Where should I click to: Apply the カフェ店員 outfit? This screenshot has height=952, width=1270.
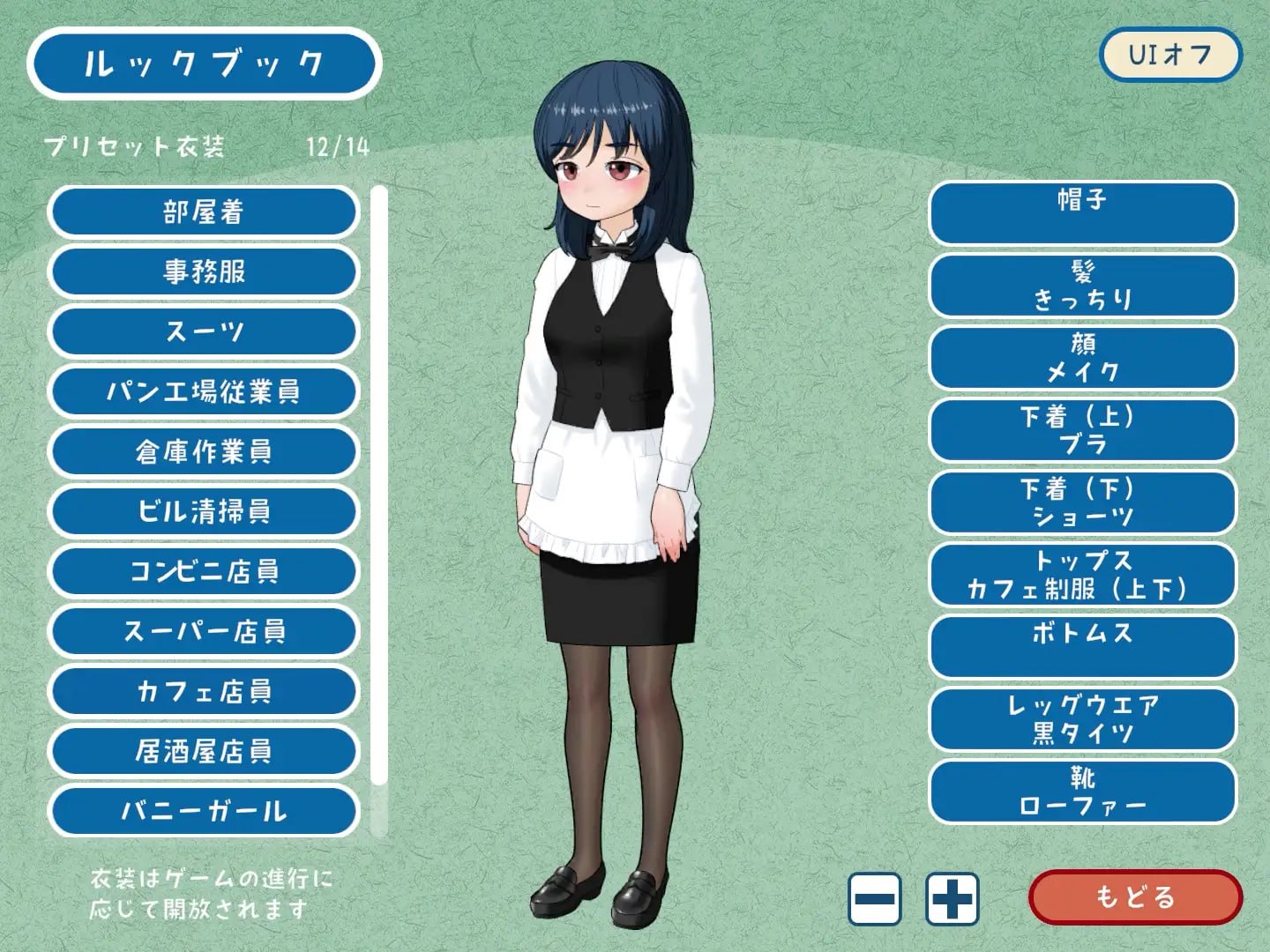pos(203,692)
